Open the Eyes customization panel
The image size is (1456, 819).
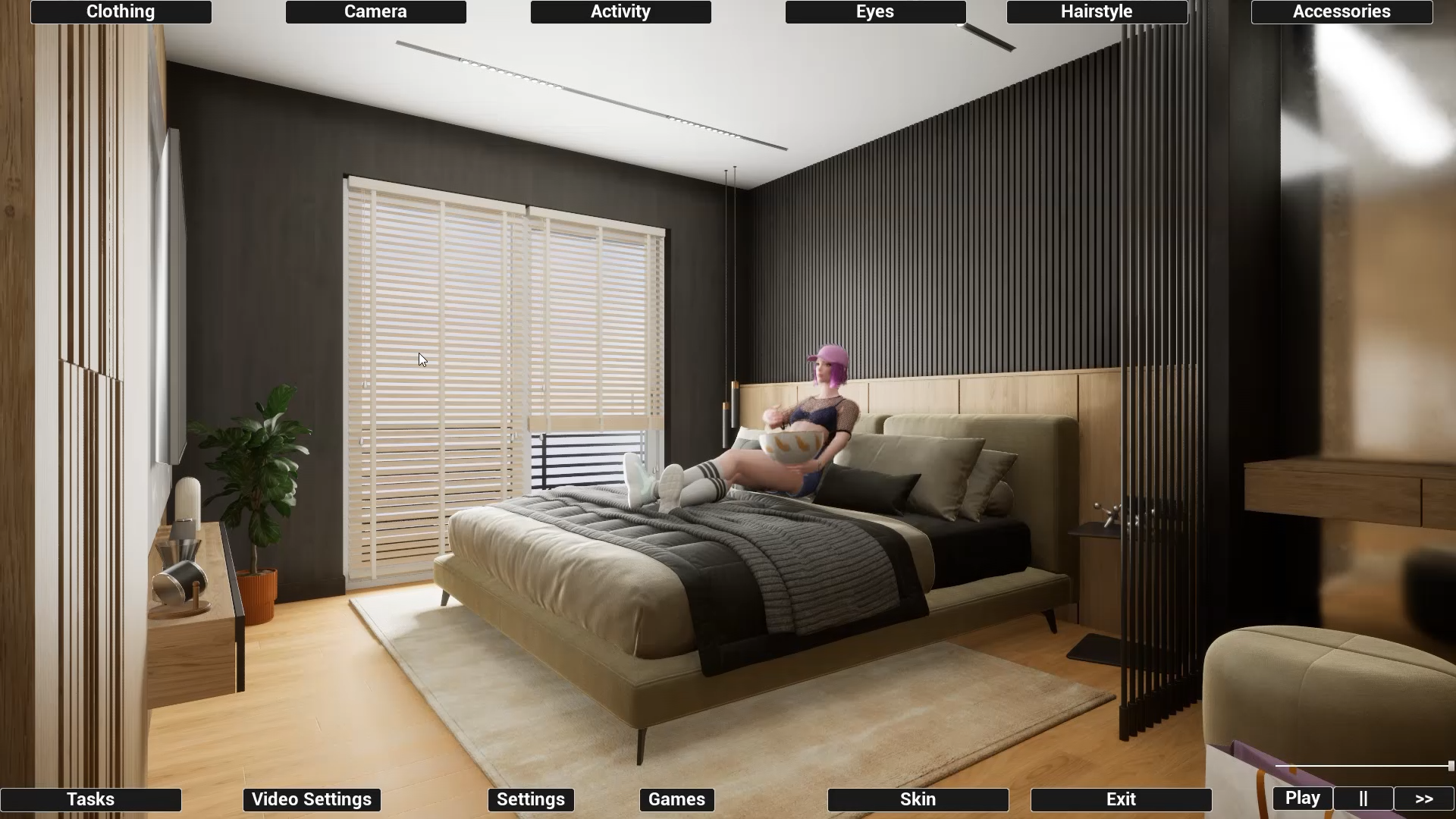click(874, 11)
